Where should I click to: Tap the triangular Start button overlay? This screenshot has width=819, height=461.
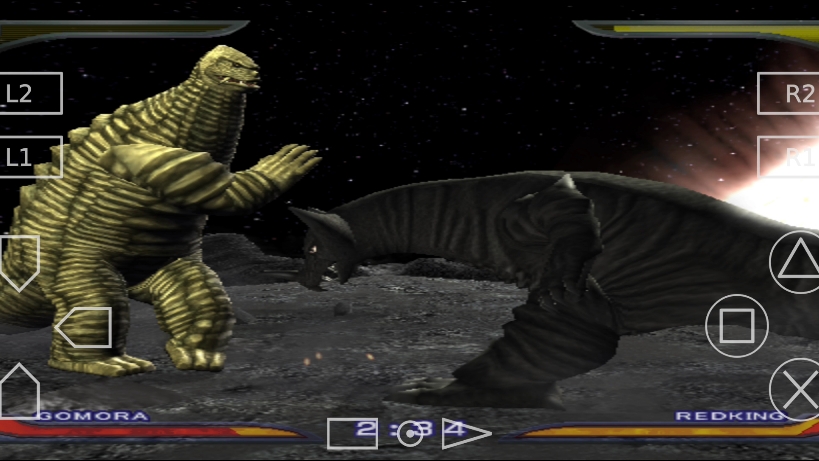466,433
